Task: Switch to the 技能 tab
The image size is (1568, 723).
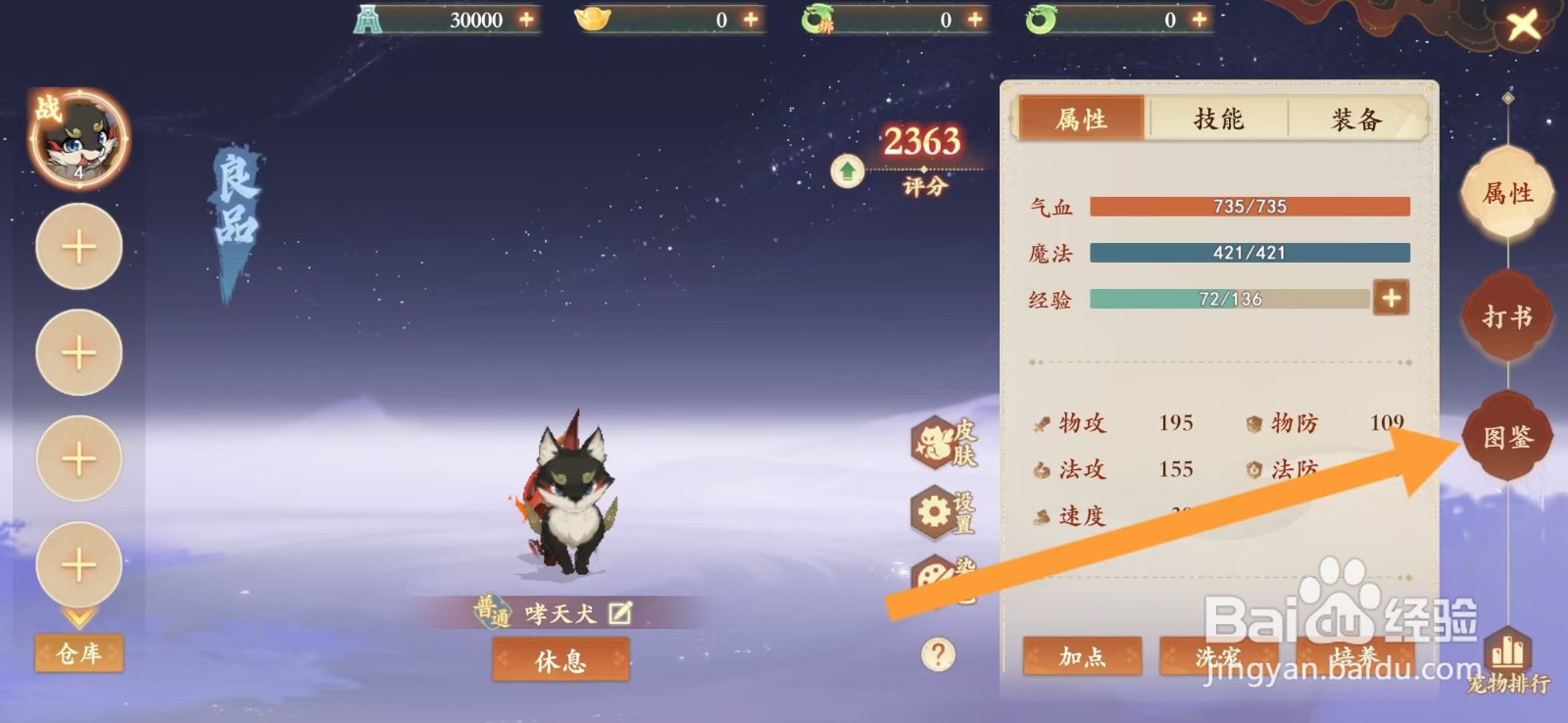Action: [1216, 119]
